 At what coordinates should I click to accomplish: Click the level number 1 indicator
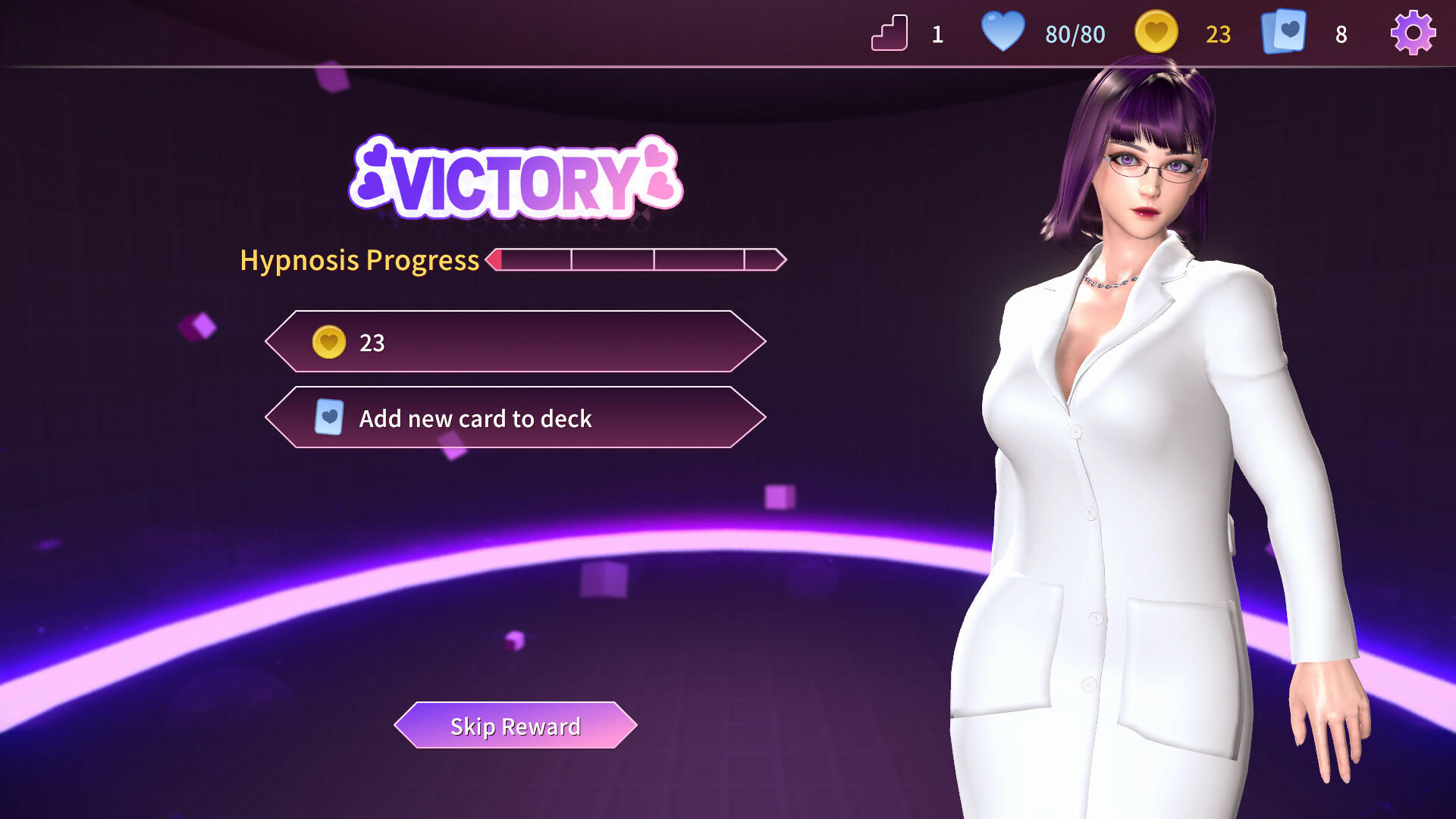coord(938,33)
